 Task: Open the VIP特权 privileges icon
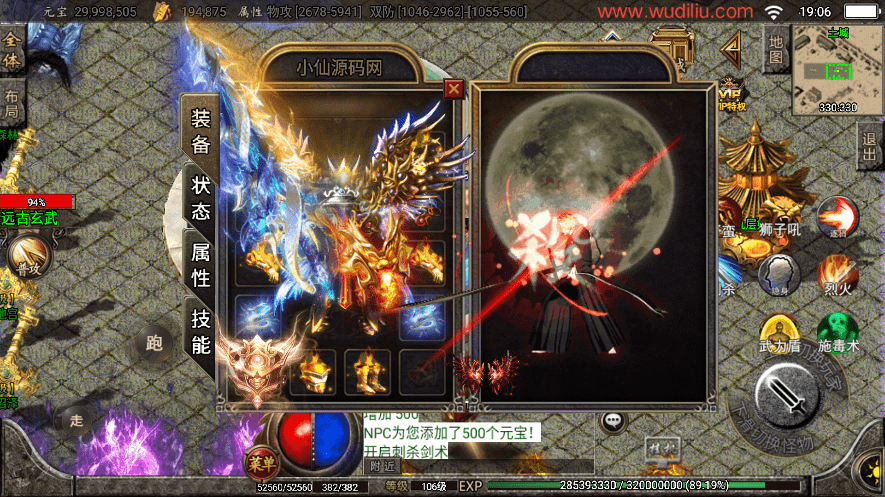click(730, 93)
